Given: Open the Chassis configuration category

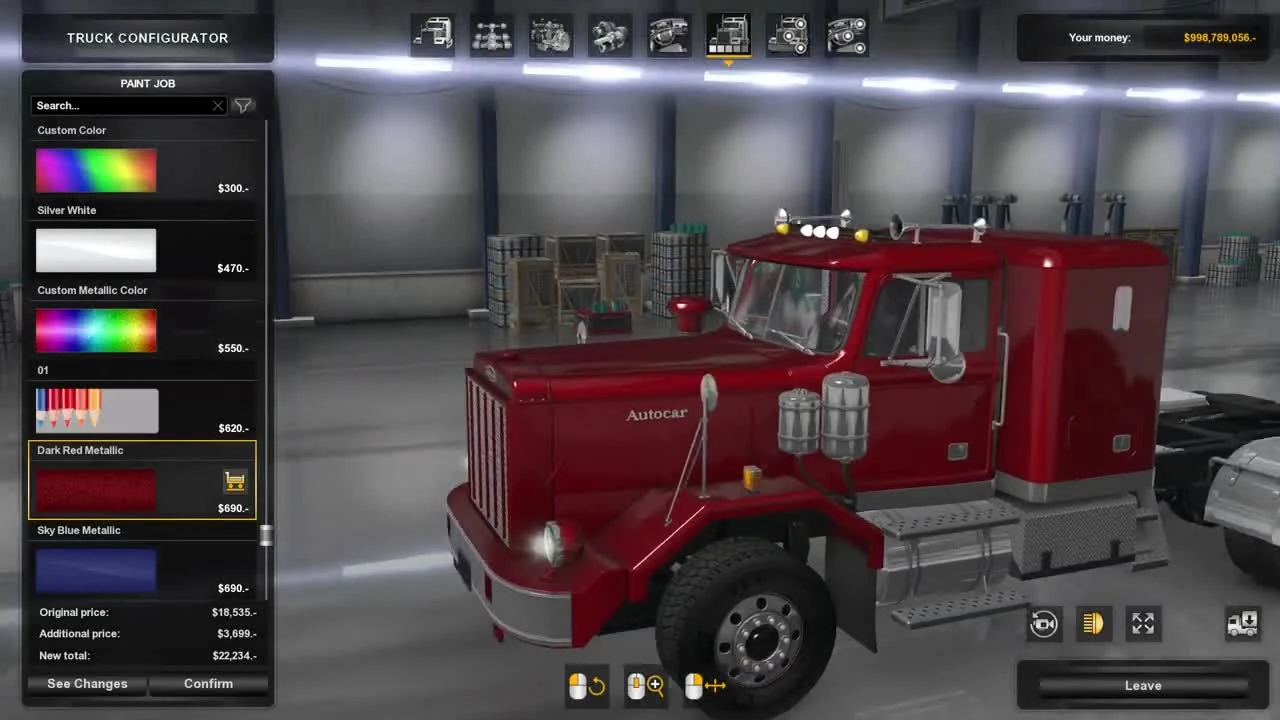Looking at the screenshot, I should tap(492, 35).
